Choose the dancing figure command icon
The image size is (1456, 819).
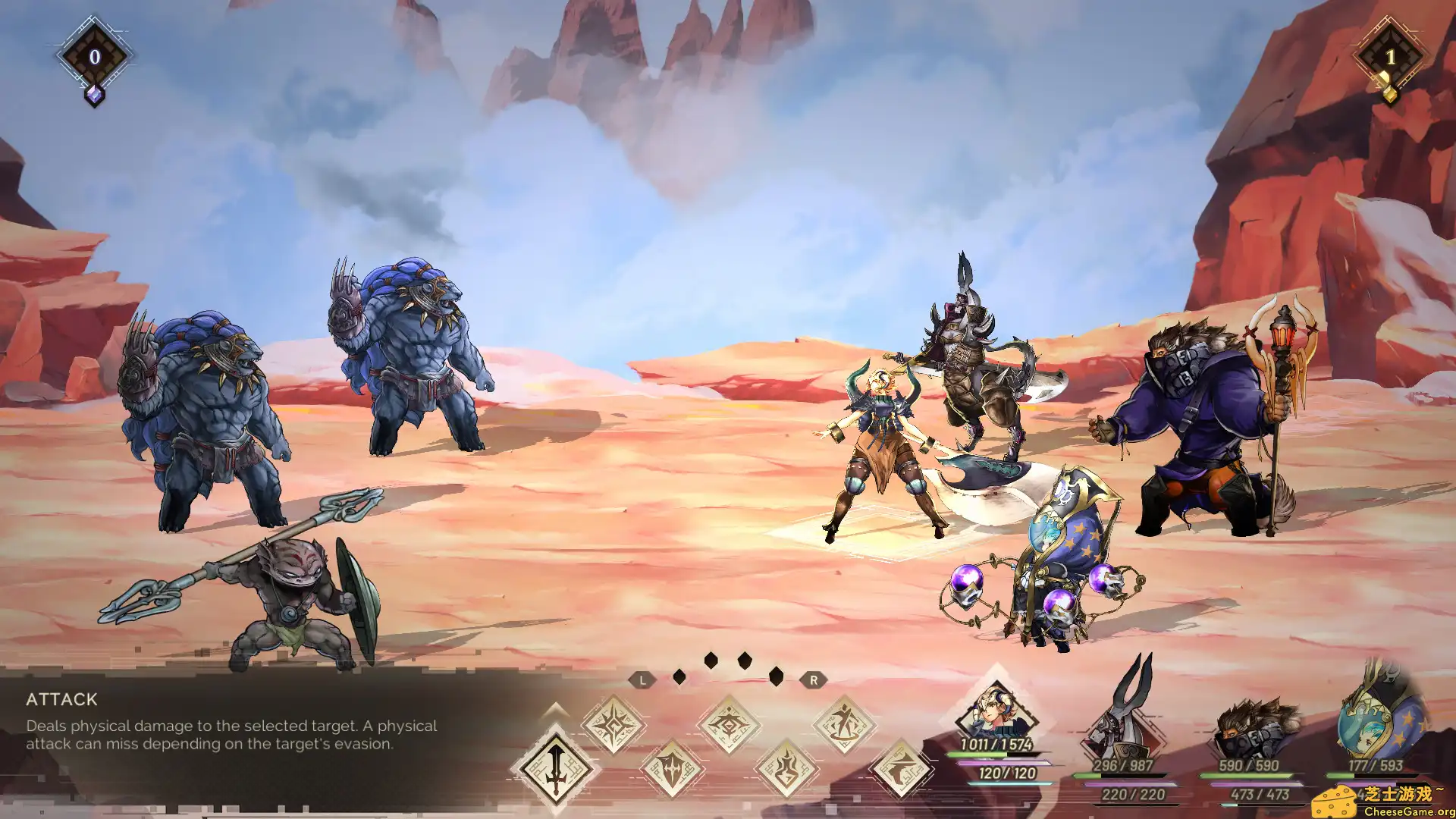point(844,726)
